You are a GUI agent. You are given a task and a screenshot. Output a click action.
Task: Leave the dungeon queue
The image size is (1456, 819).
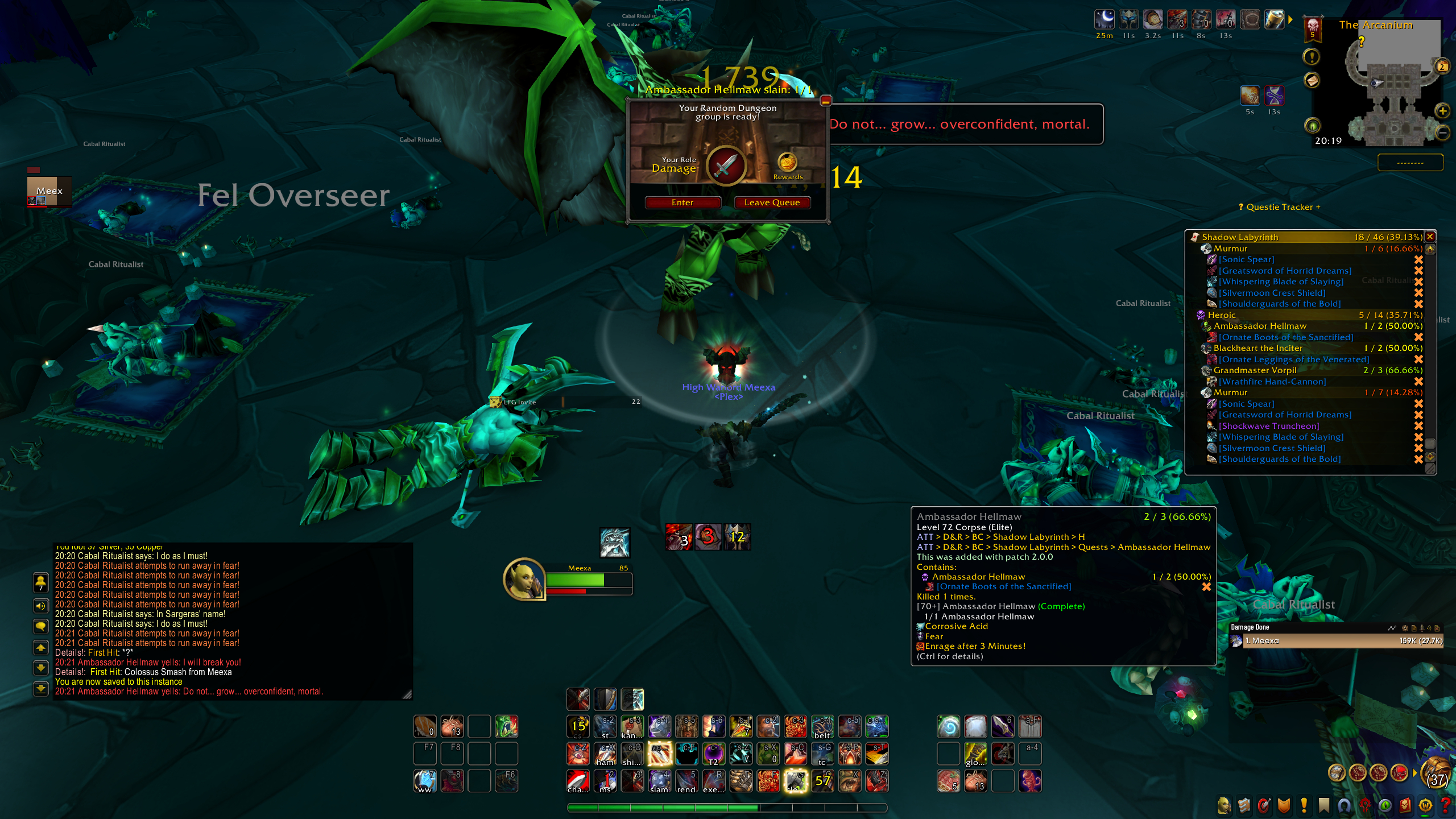[x=772, y=202]
